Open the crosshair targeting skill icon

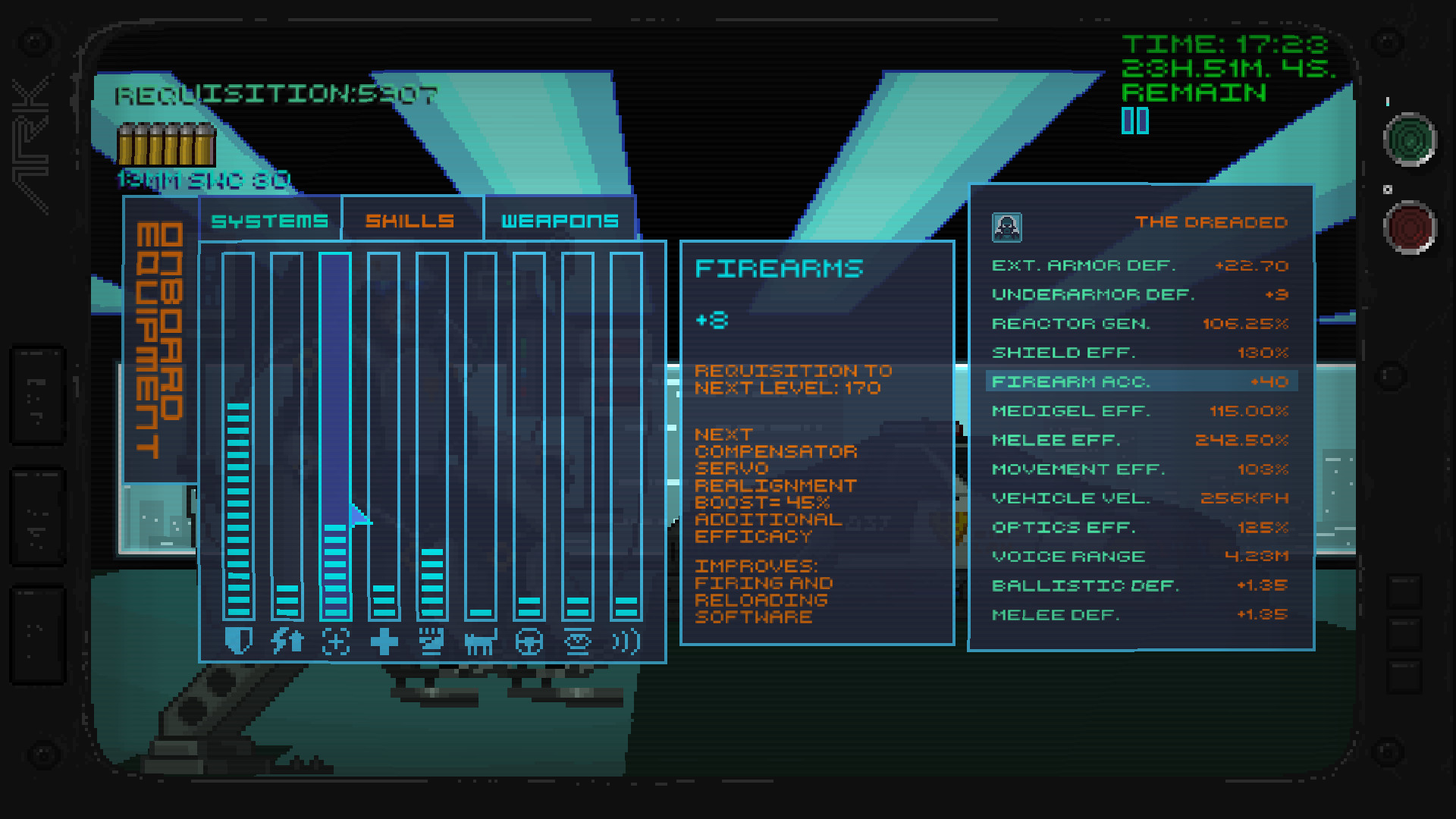point(334,641)
